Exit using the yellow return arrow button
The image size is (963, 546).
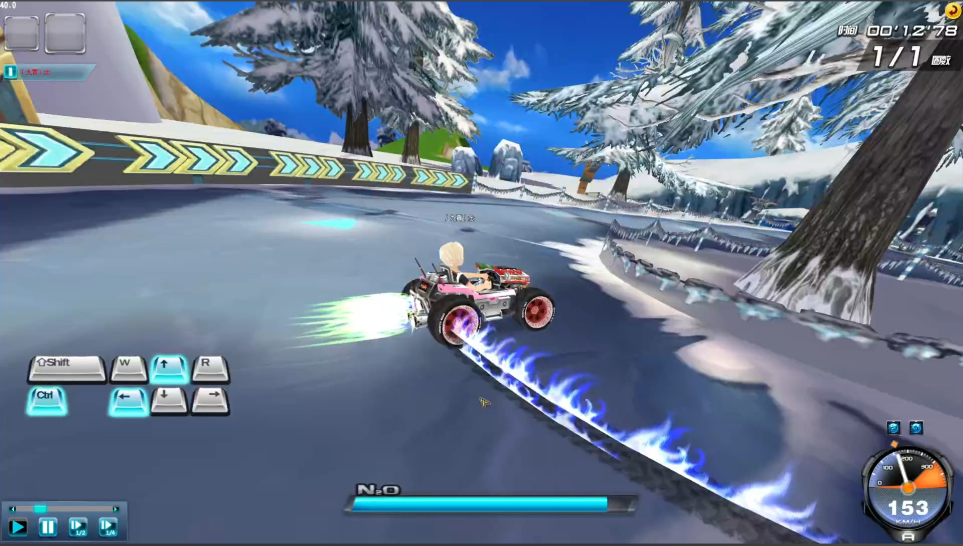point(952,11)
